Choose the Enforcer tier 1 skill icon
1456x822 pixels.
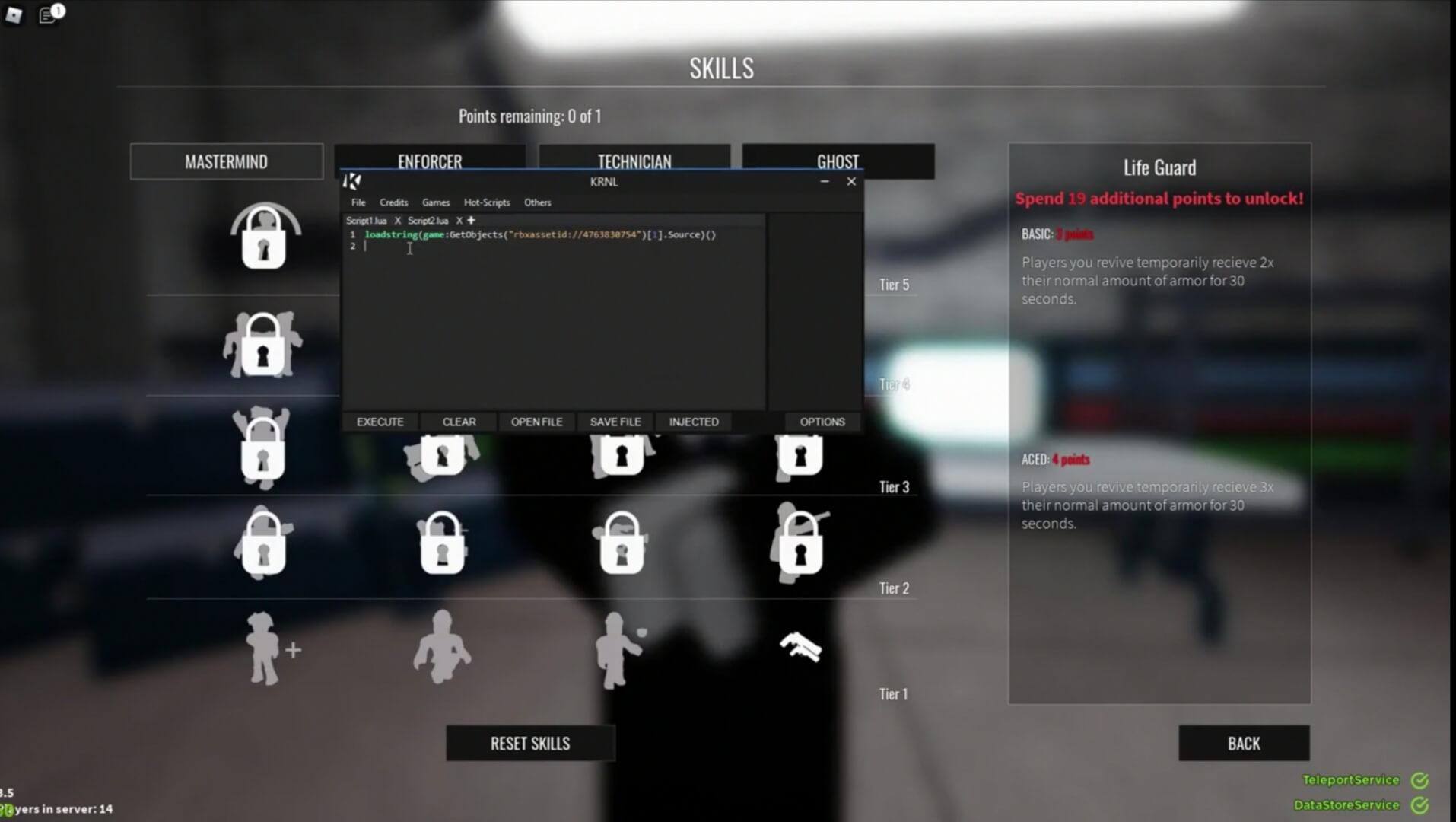(x=442, y=647)
